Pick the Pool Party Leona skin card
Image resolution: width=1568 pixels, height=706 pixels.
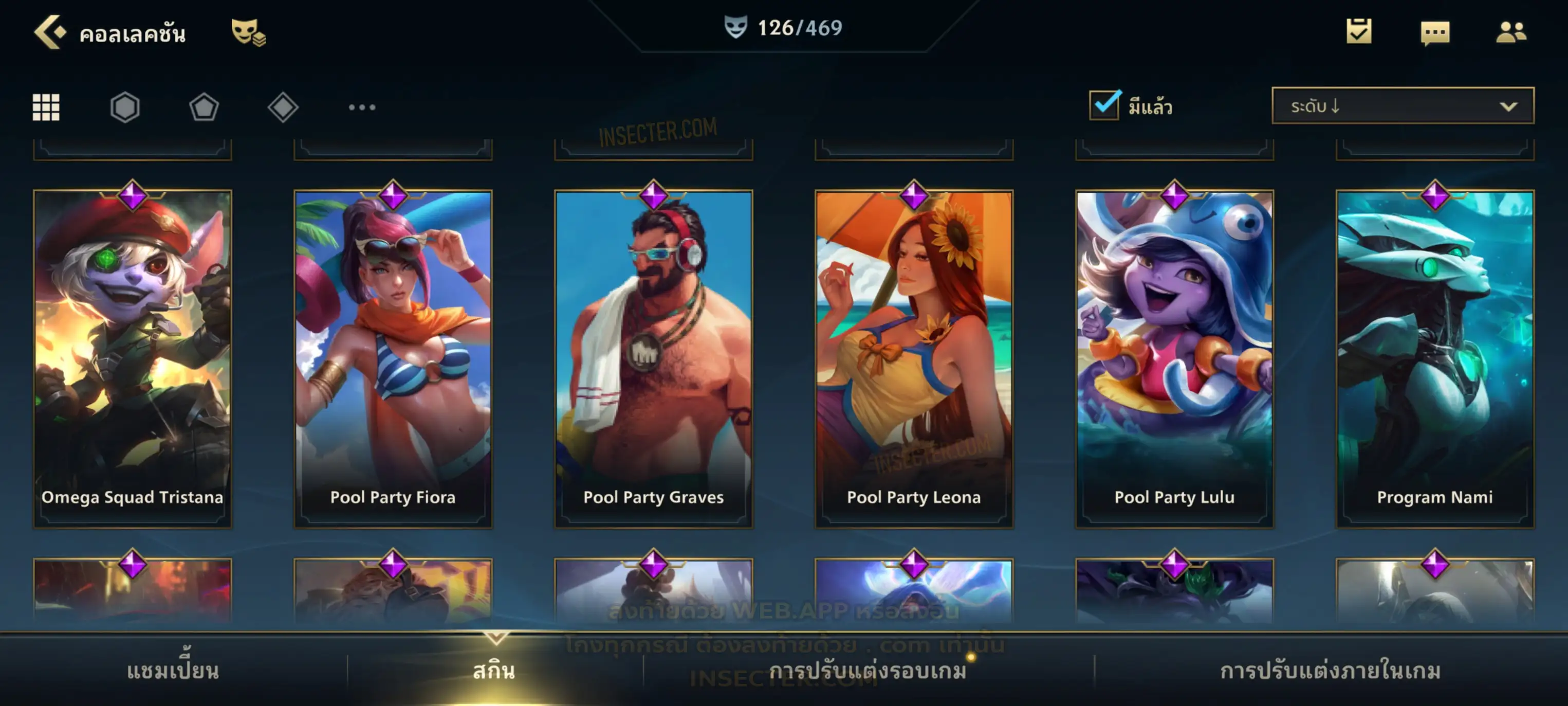(x=914, y=358)
